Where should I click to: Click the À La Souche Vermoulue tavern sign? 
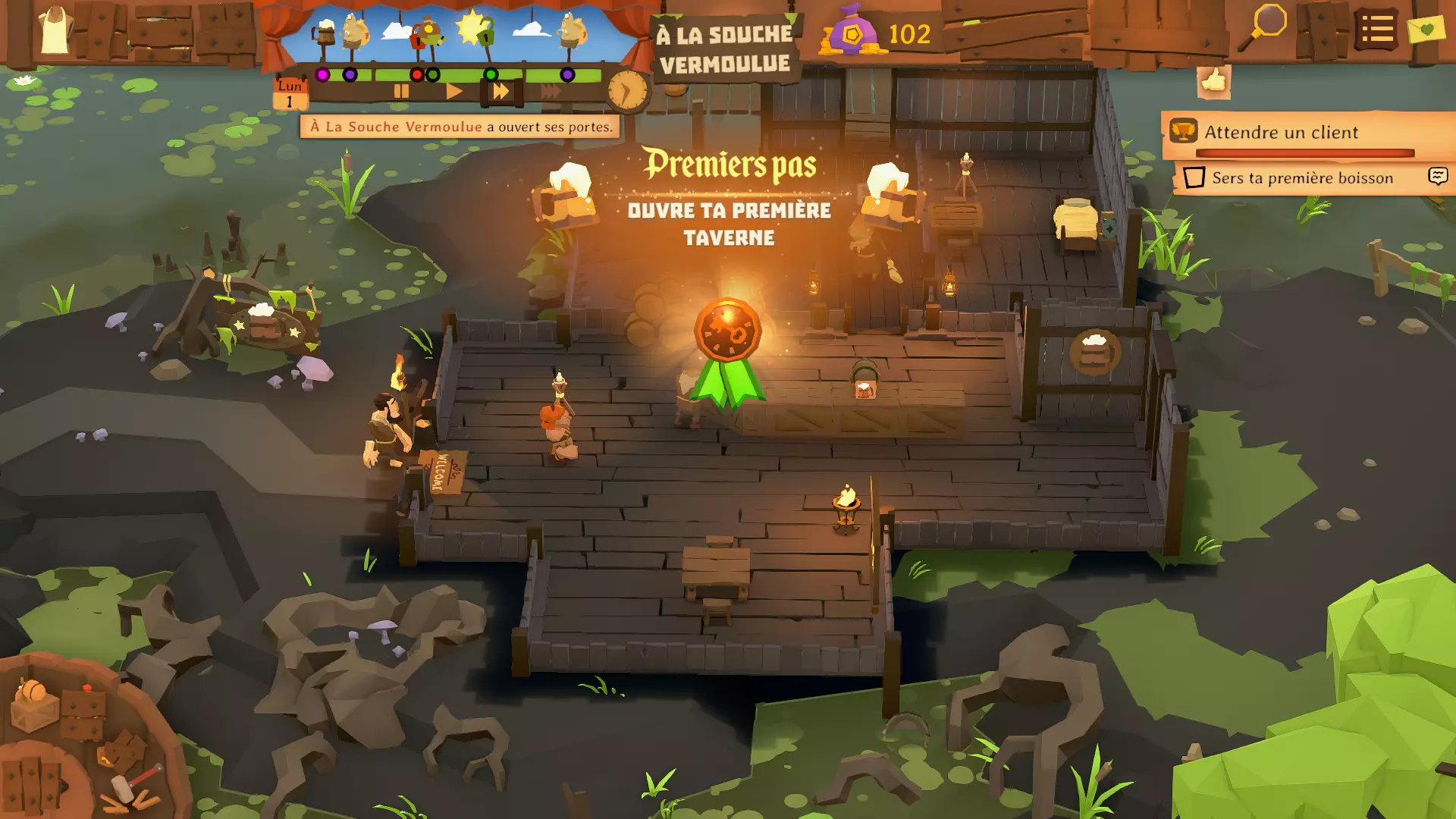click(x=724, y=49)
